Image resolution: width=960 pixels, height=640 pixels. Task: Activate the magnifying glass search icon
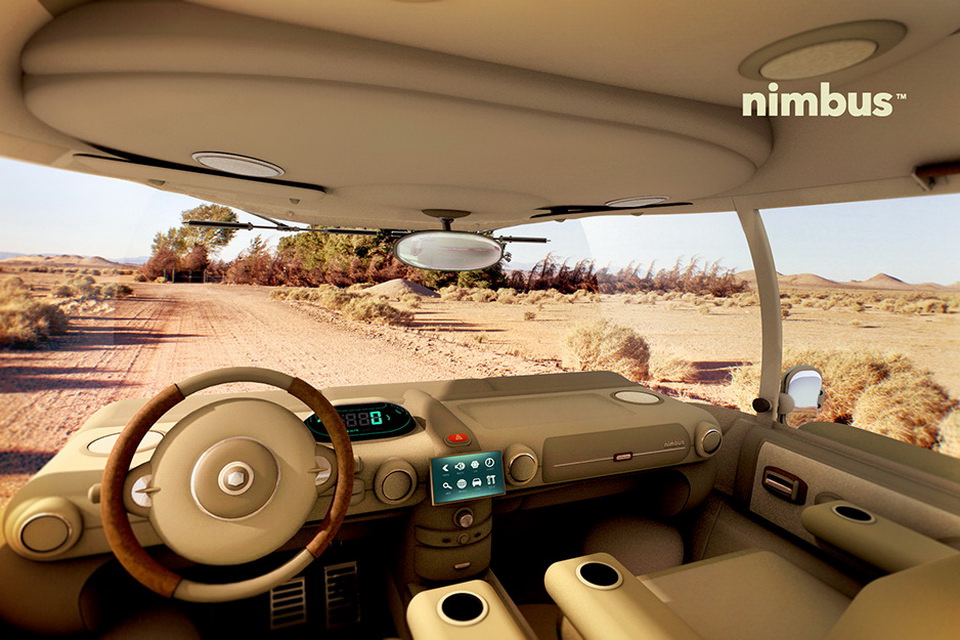(446, 486)
